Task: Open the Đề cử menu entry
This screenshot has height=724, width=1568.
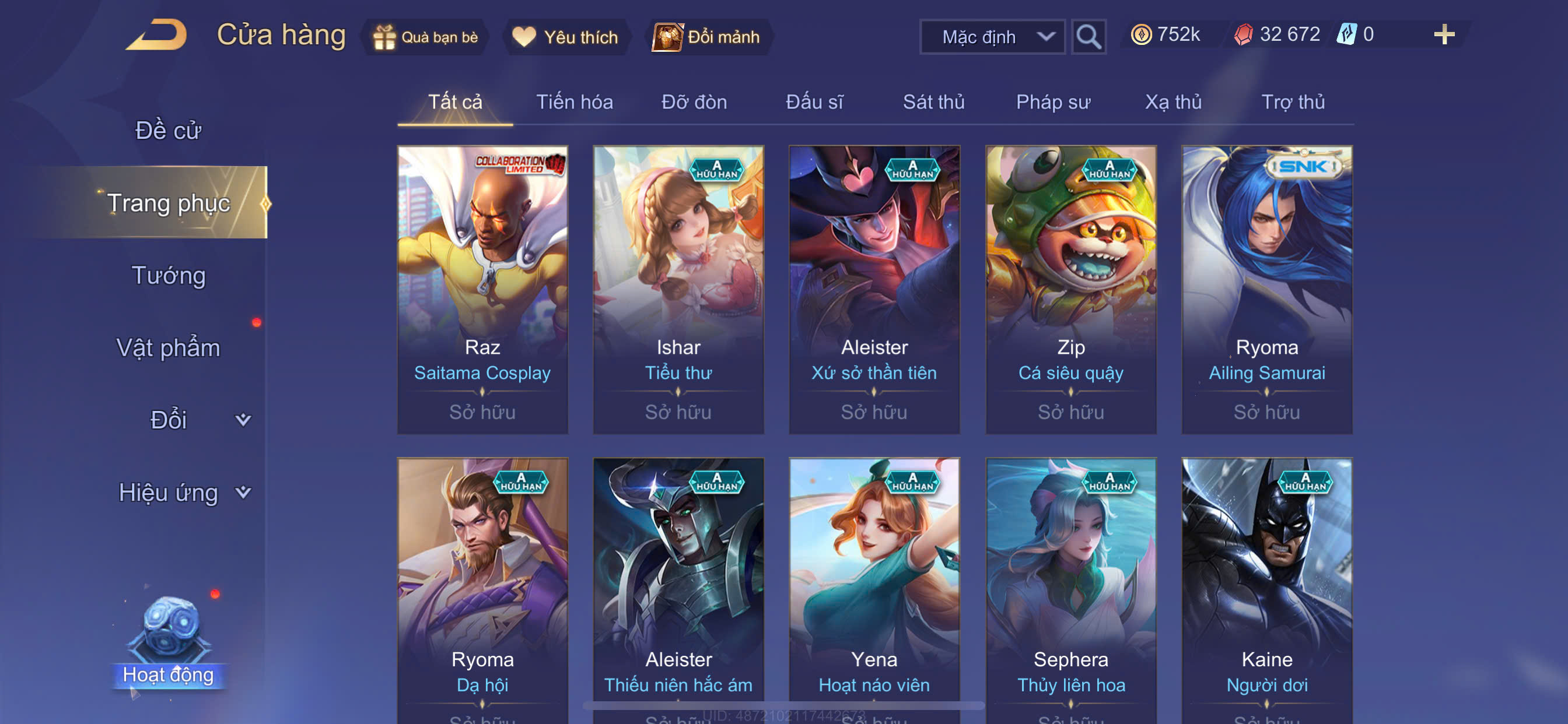Action: click(168, 130)
